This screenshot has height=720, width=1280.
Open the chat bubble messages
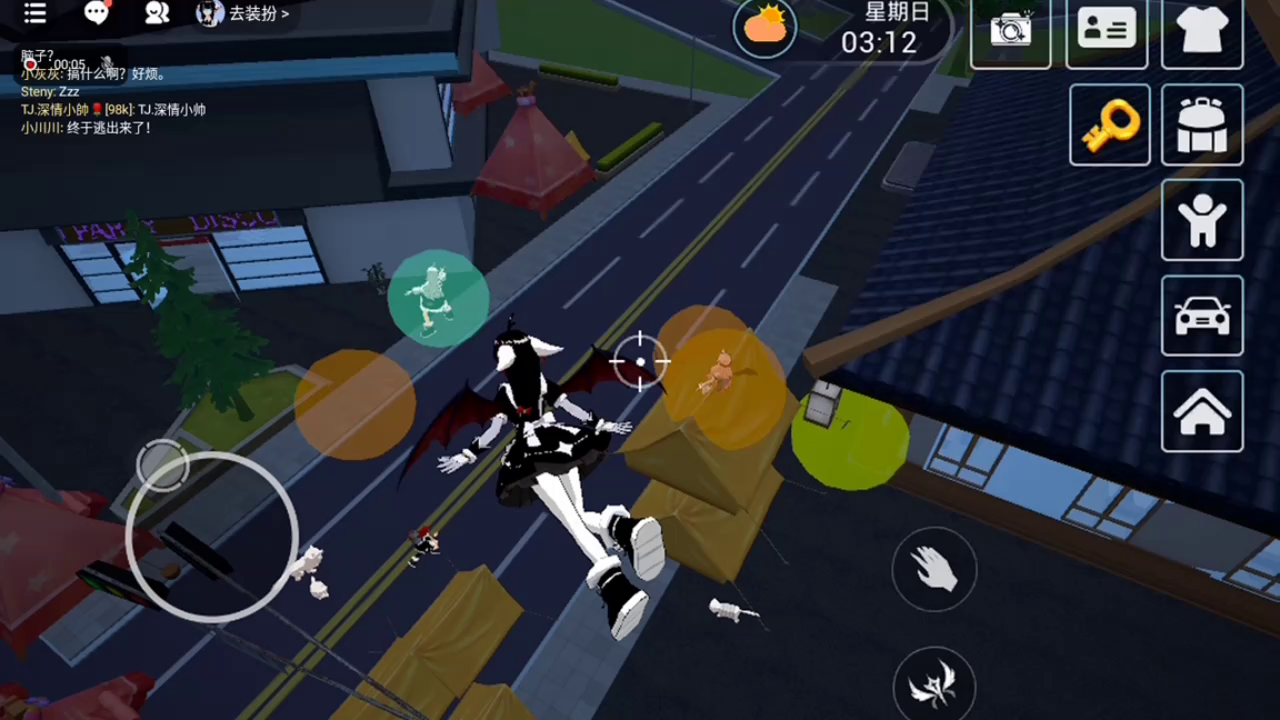pos(96,13)
